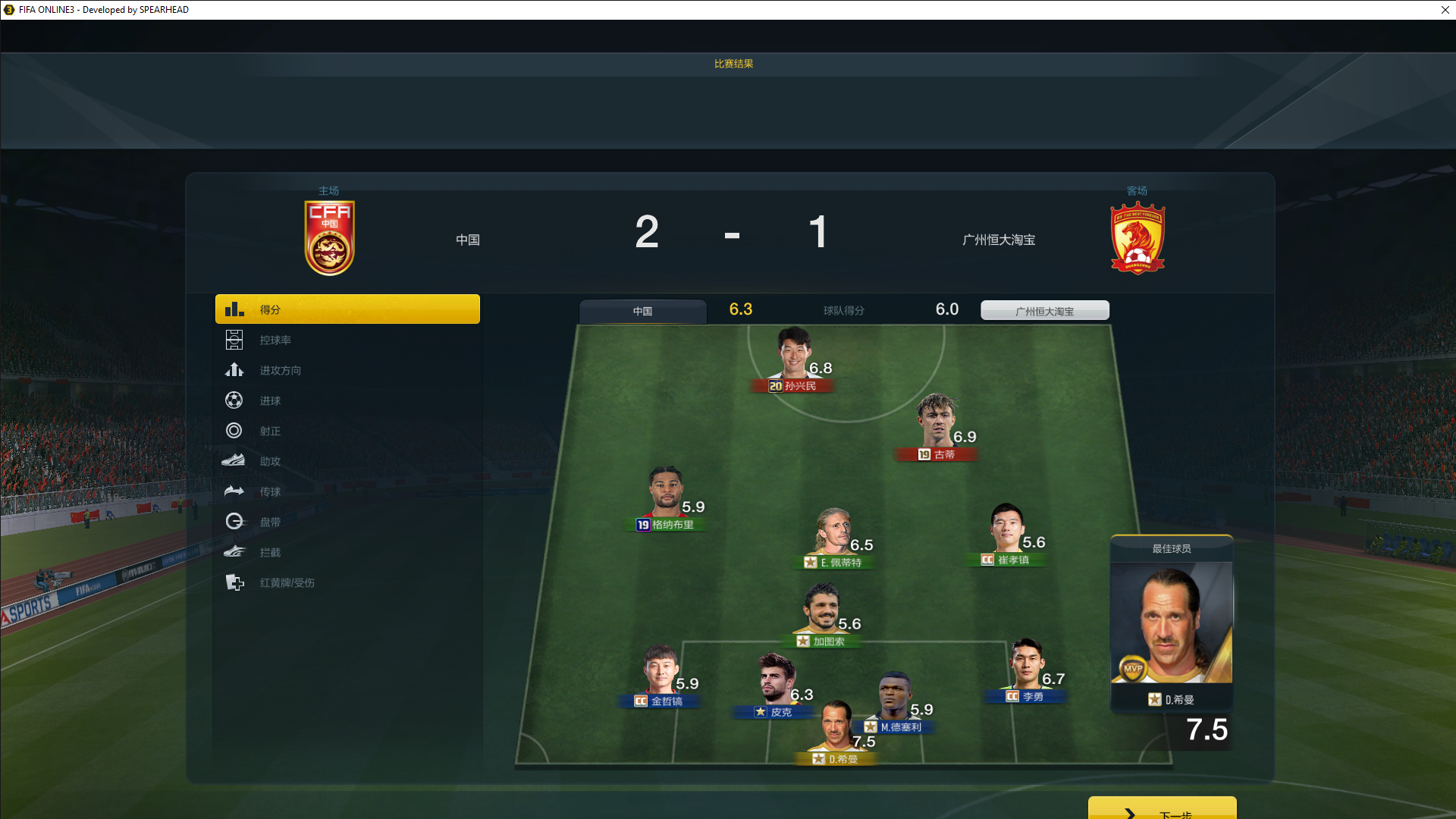Close the FIFA ONLINE3 window
Screen dimensions: 1456x819
[1445, 10]
